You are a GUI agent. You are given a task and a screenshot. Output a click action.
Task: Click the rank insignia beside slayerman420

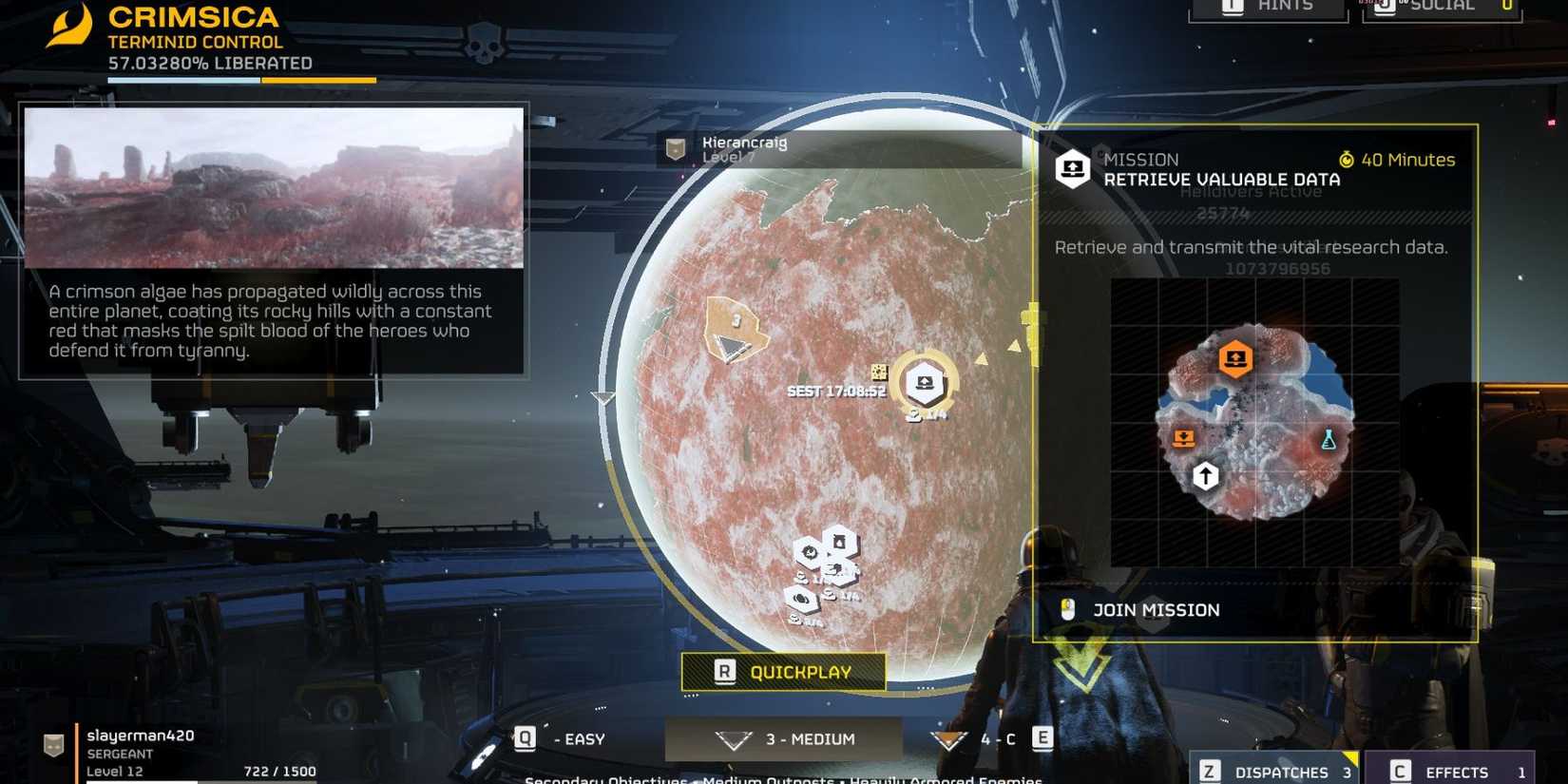click(x=51, y=744)
